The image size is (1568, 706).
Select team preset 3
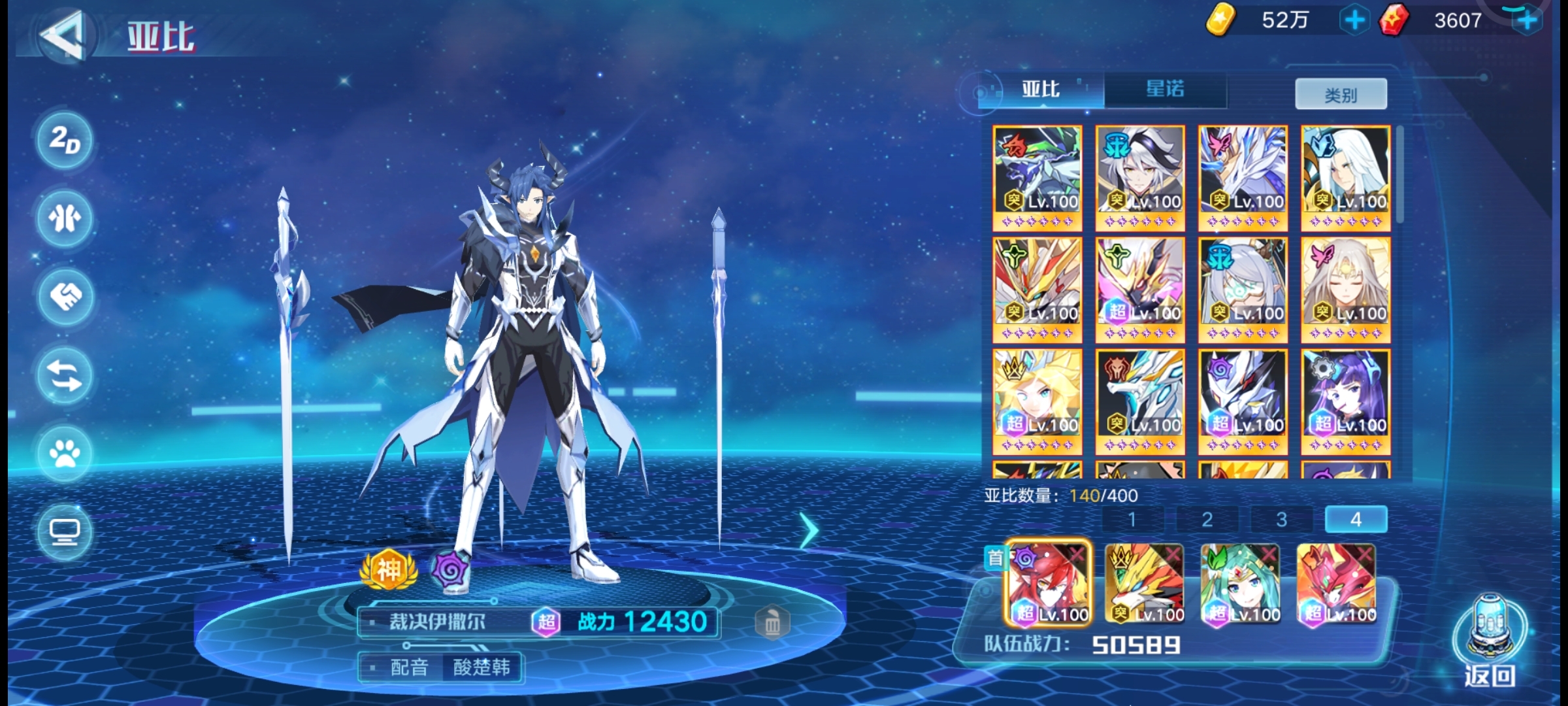click(x=1281, y=520)
